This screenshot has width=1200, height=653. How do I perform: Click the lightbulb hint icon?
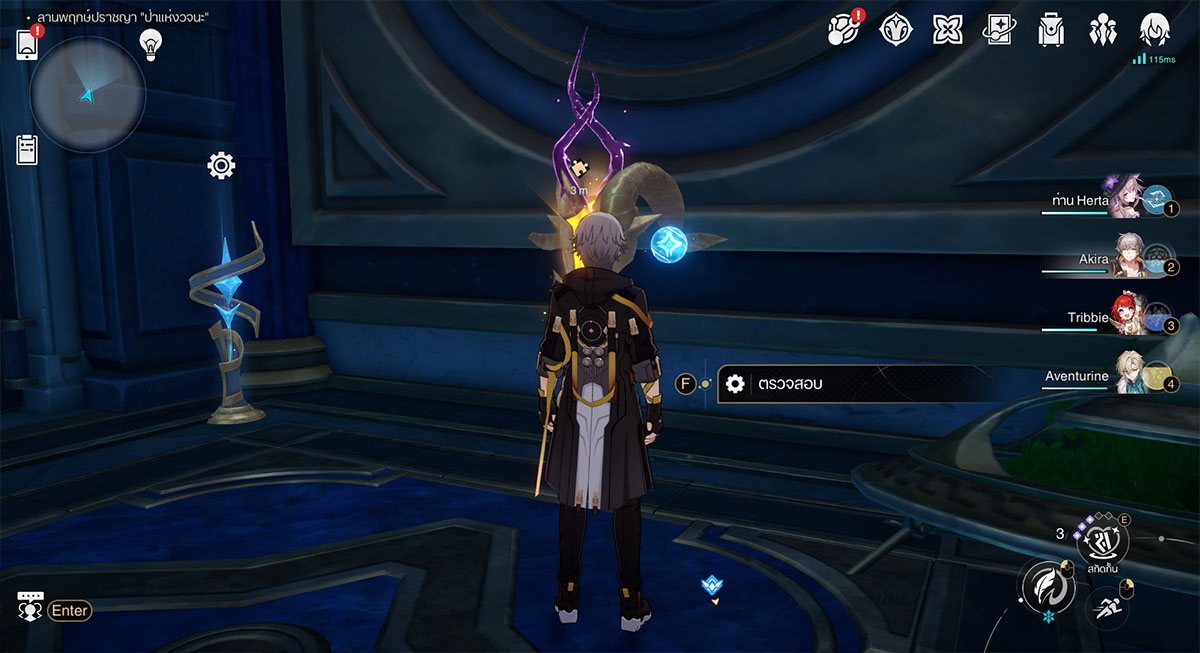tap(150, 42)
